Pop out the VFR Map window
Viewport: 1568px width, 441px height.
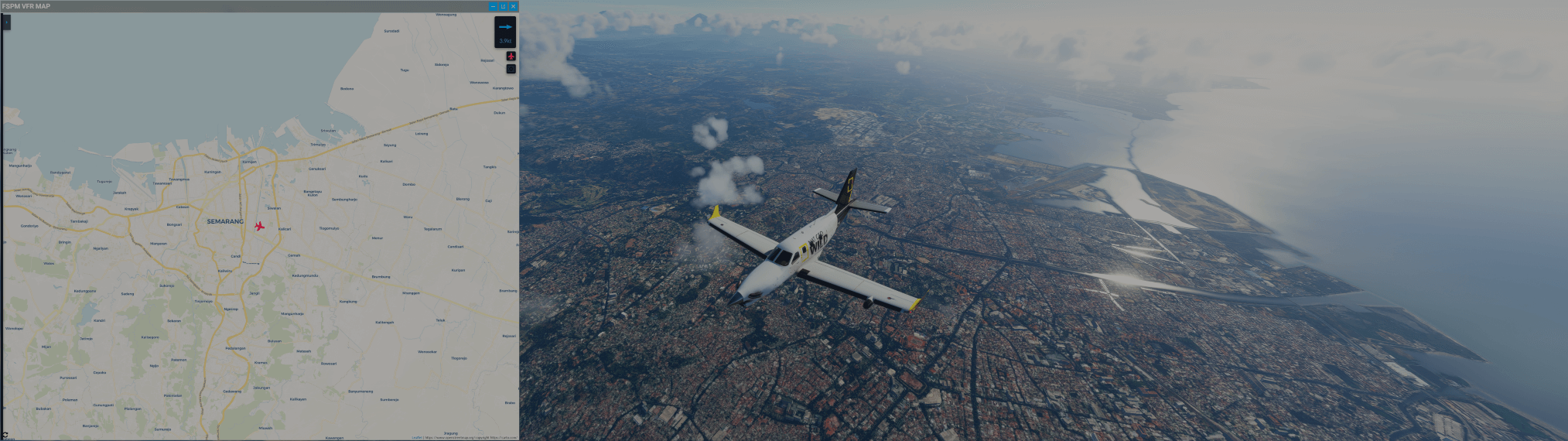pyautogui.click(x=503, y=6)
